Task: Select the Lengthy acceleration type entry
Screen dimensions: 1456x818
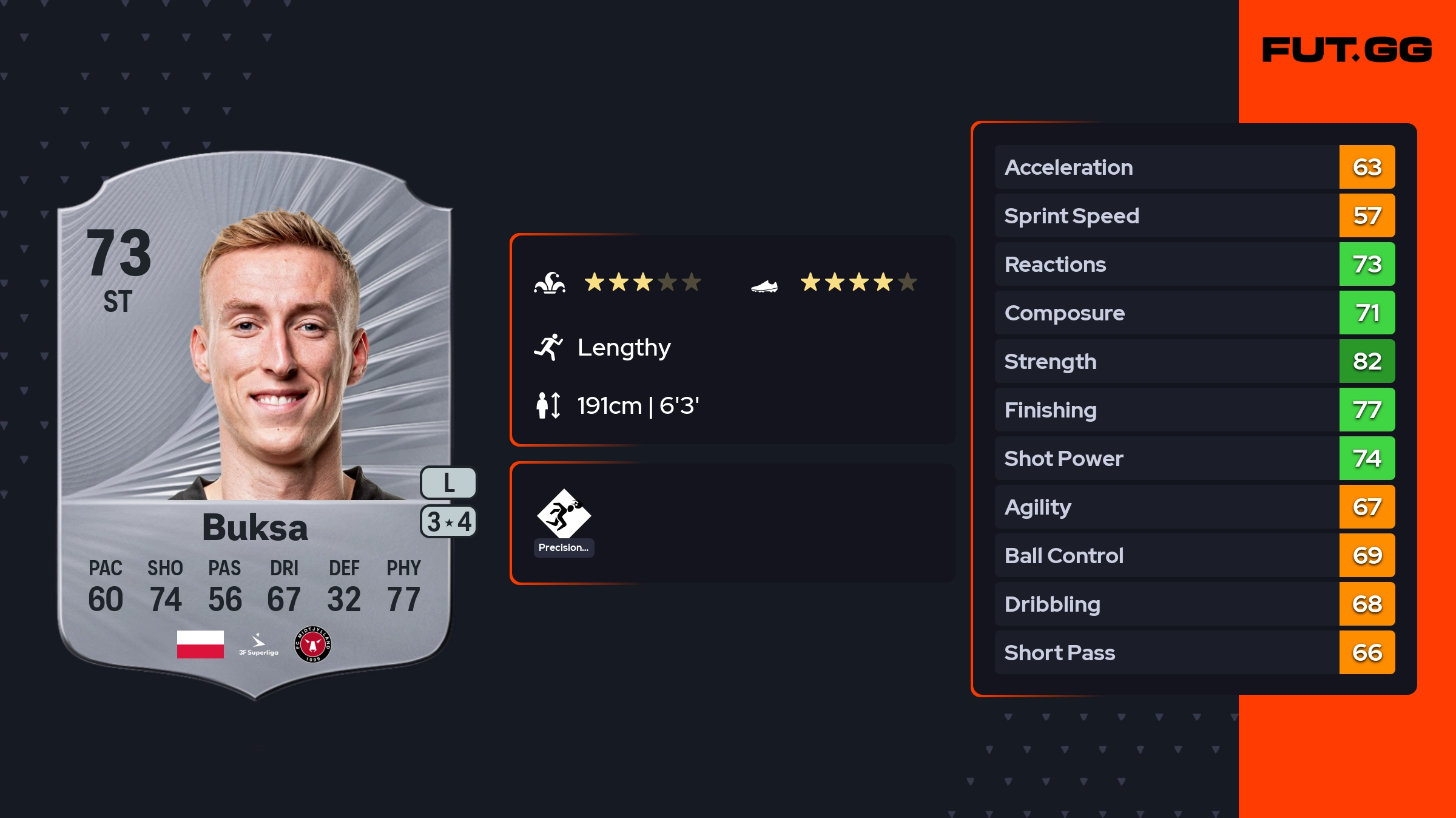Action: click(624, 347)
